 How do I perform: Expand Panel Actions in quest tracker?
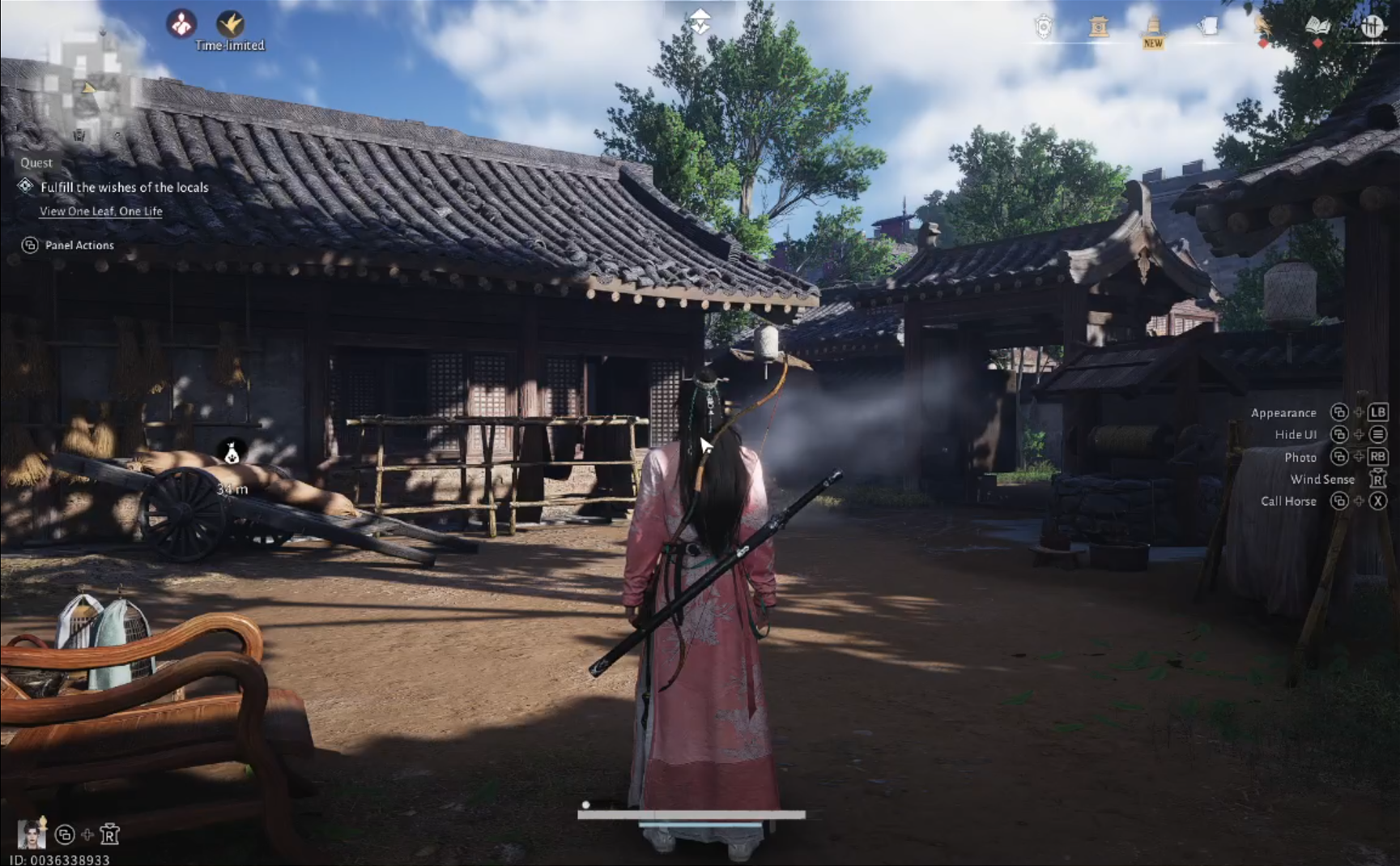pos(79,245)
